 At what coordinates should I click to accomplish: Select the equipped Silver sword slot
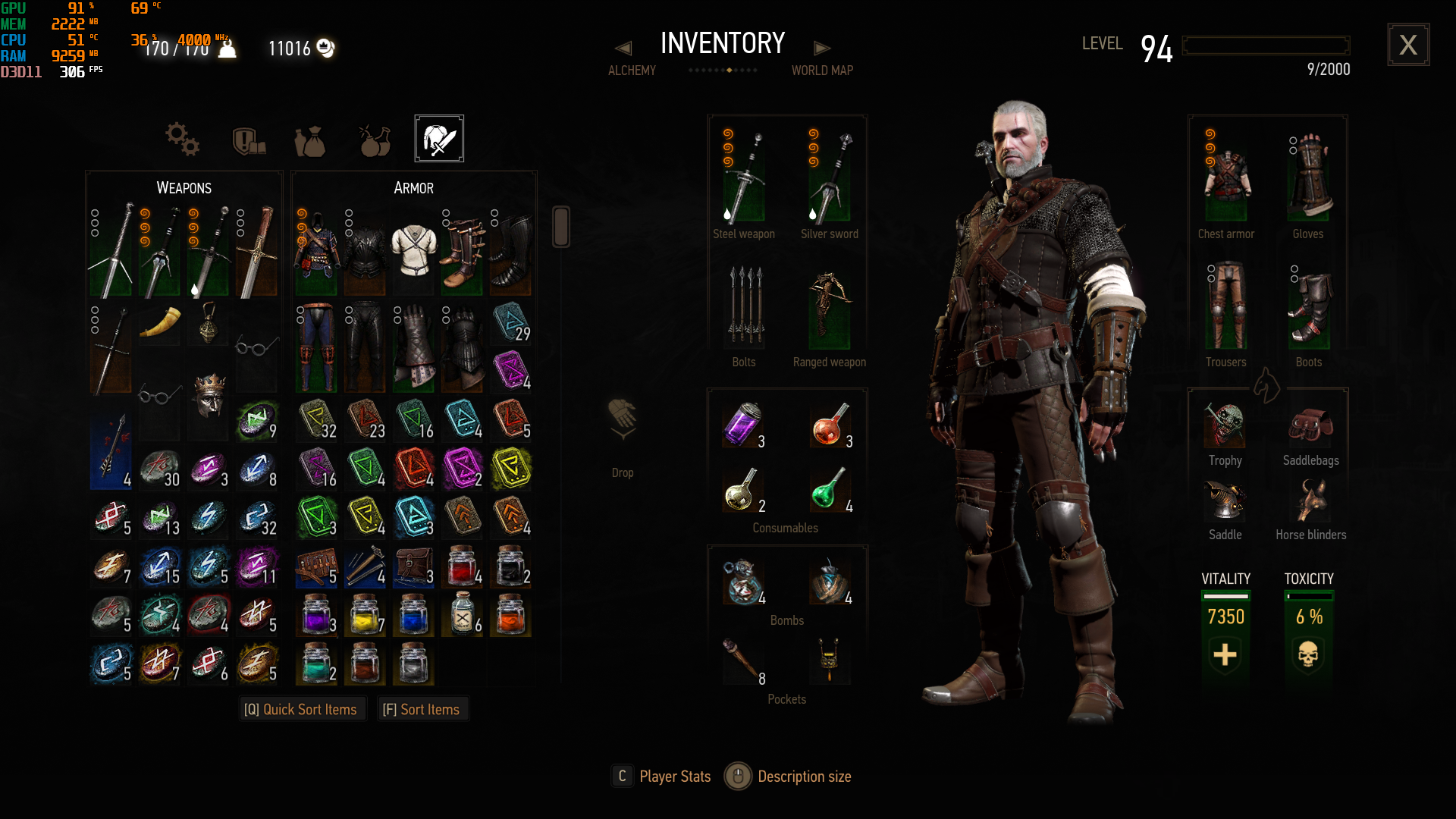pyautogui.click(x=830, y=178)
